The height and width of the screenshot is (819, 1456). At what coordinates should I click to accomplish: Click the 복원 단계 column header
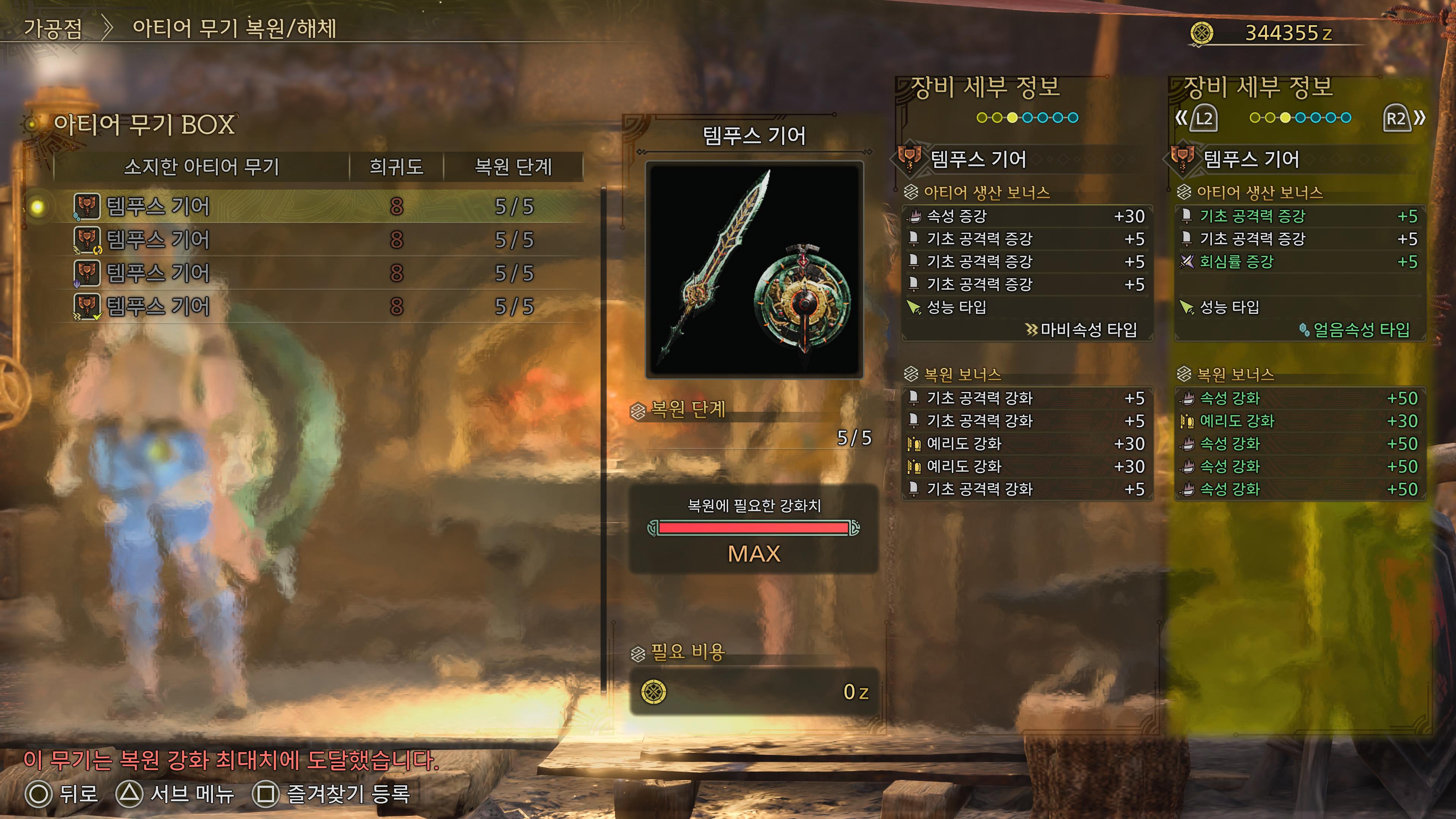(x=513, y=167)
